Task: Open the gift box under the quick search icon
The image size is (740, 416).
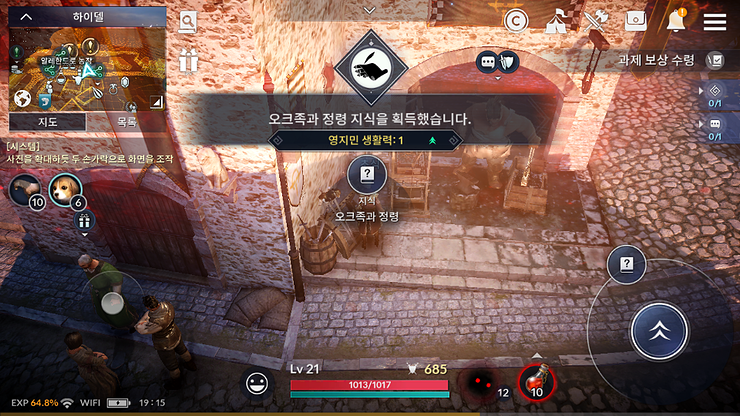Action: [188, 61]
